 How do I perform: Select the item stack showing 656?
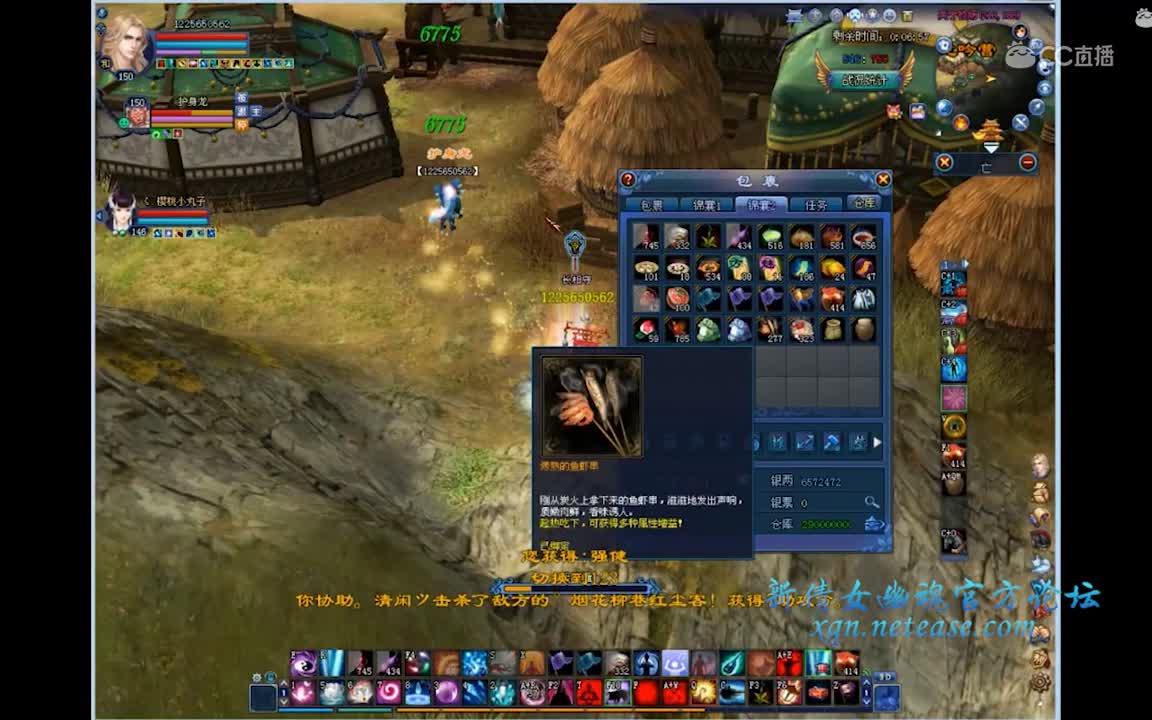(x=864, y=237)
